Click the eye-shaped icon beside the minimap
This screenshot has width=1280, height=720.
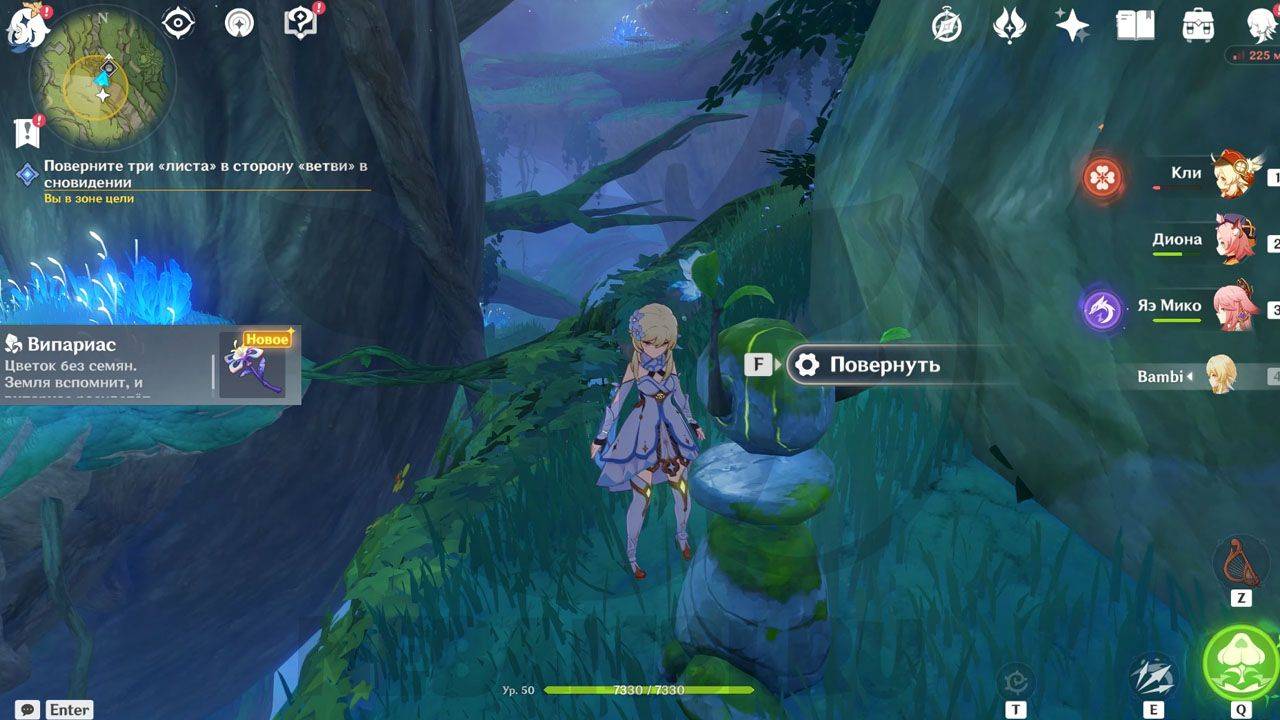pos(178,22)
